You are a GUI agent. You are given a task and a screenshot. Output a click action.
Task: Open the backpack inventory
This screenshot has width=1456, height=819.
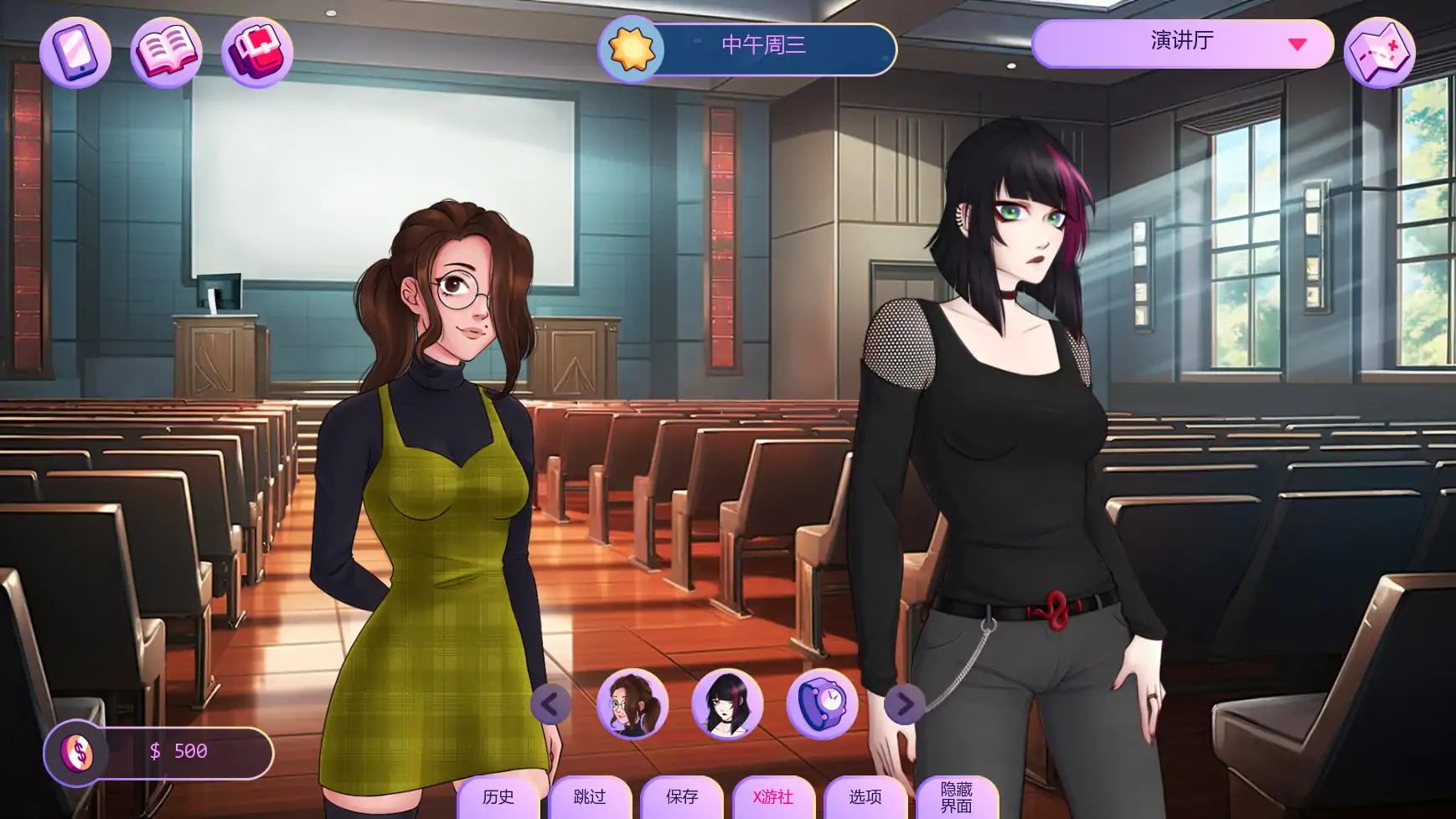coord(256,52)
